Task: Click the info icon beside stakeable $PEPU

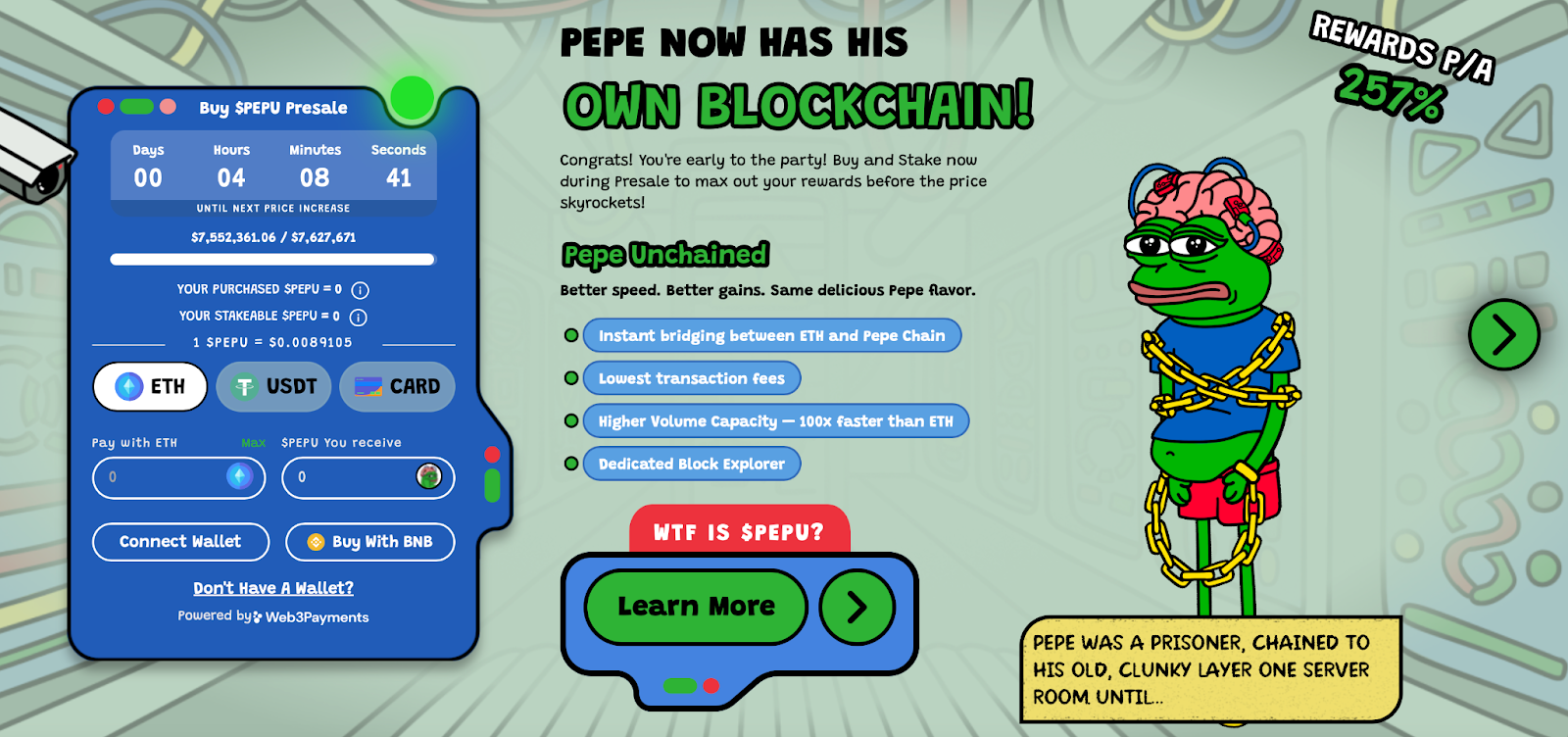Action: pyautogui.click(x=358, y=317)
